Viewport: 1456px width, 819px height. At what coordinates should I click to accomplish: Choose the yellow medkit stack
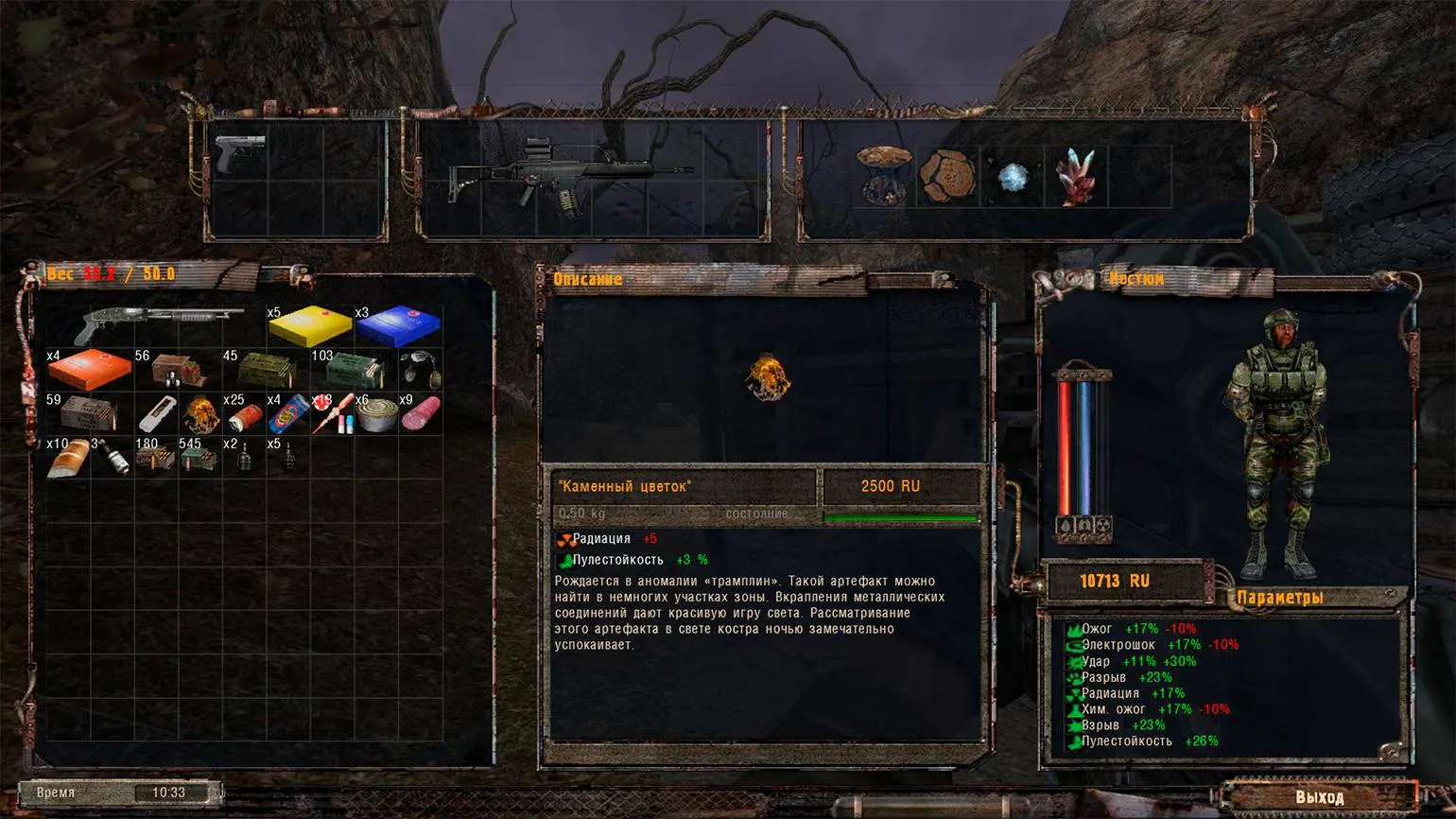point(309,325)
